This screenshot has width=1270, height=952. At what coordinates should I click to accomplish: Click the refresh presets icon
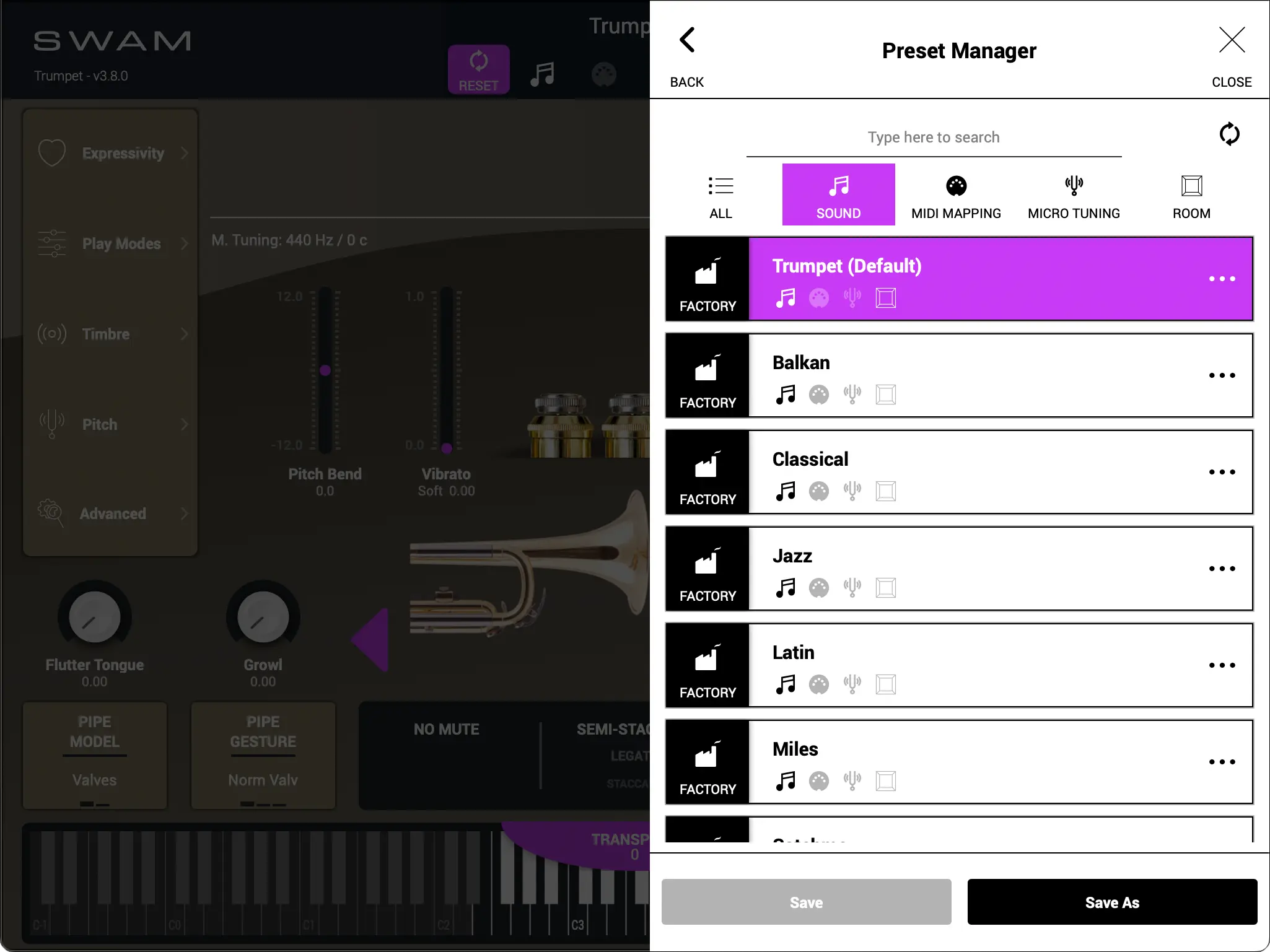1229,134
